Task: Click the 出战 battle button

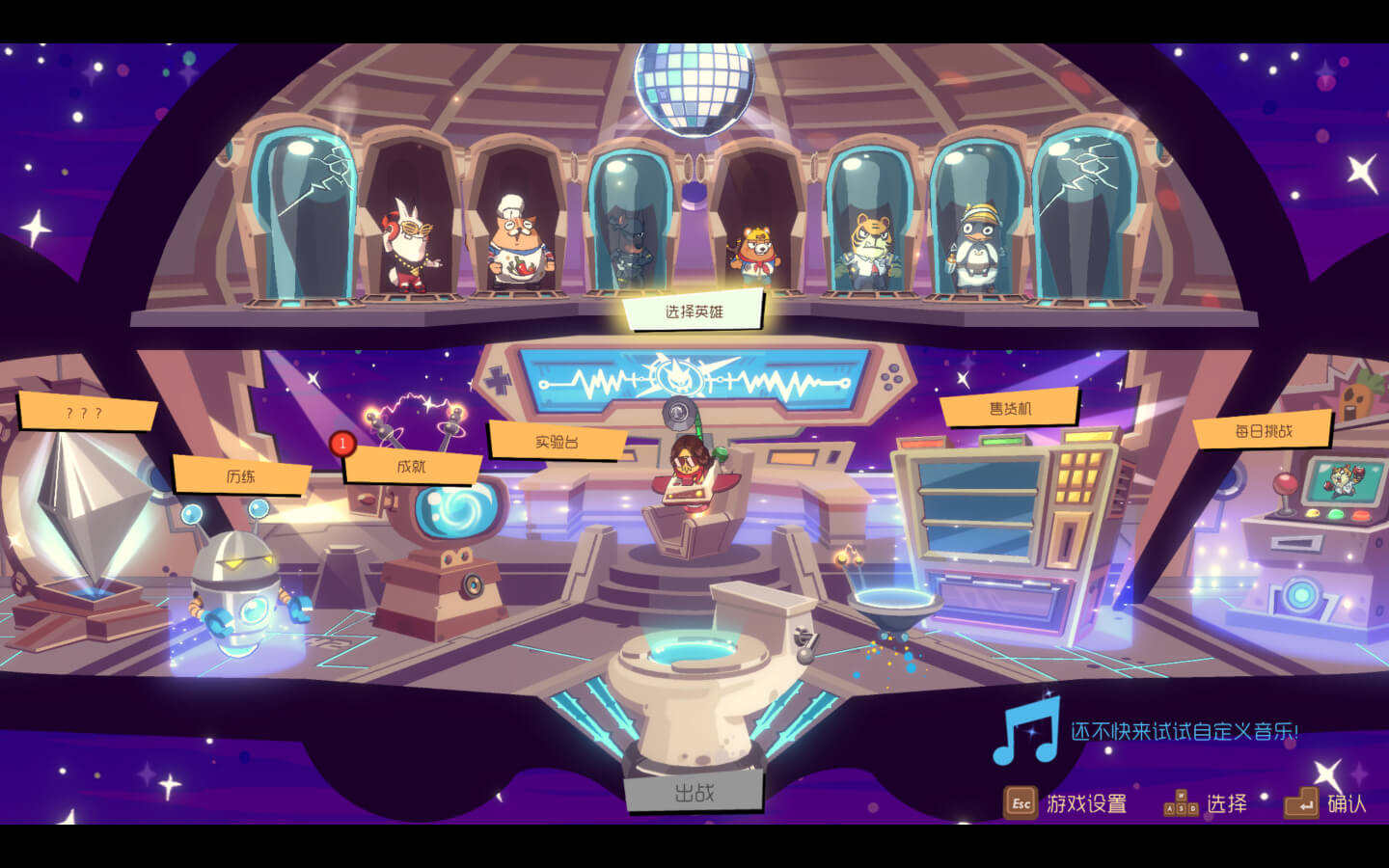Action: point(694,793)
